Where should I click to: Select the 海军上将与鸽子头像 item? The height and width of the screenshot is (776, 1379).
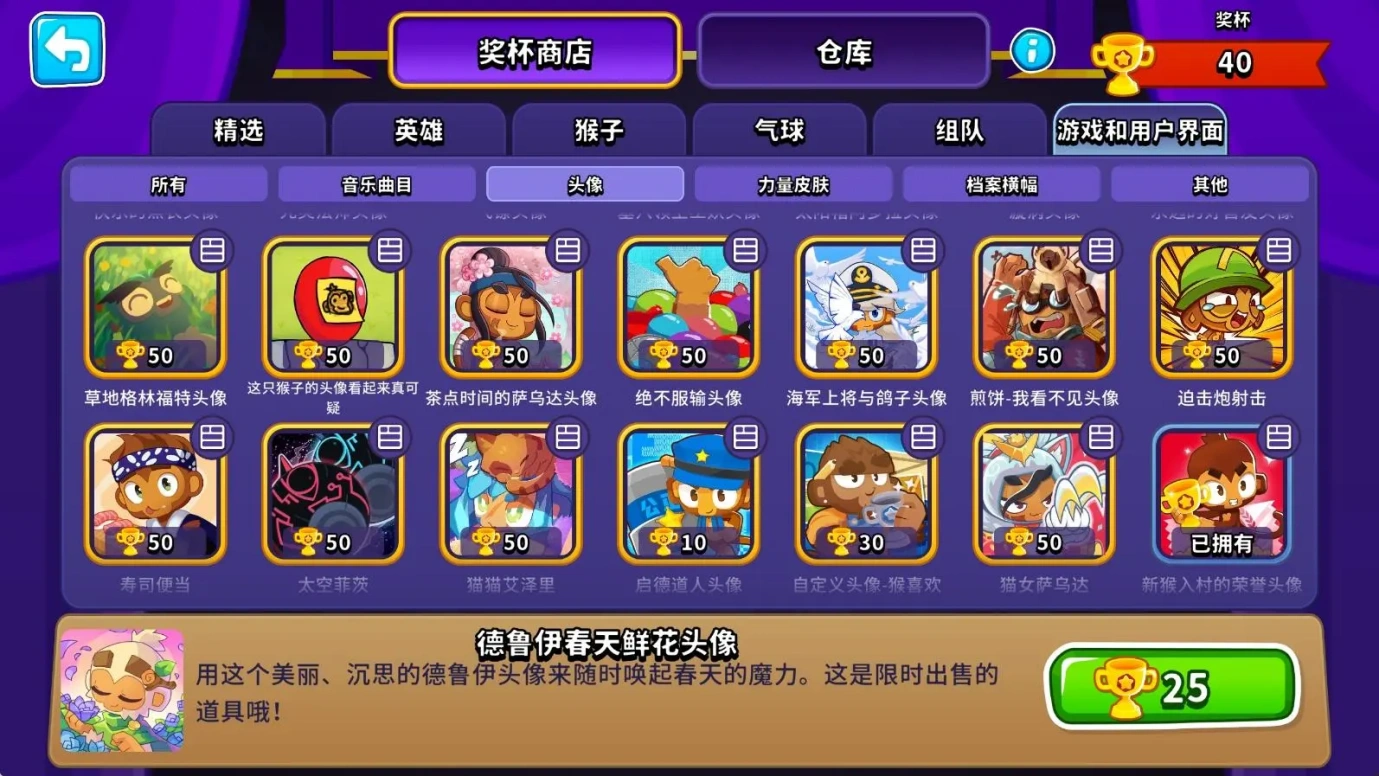point(865,305)
